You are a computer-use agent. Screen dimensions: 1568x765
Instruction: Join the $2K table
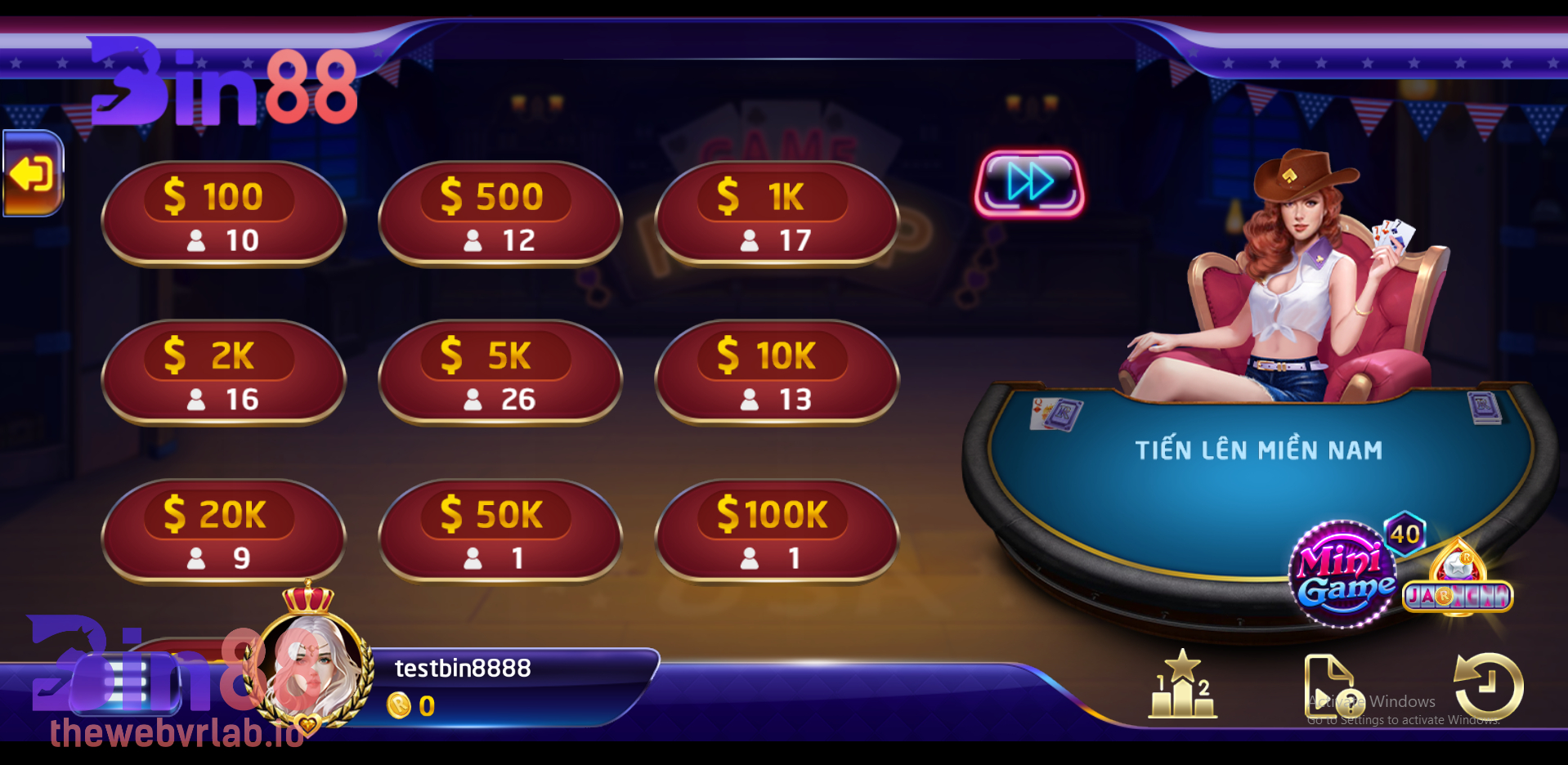223,374
